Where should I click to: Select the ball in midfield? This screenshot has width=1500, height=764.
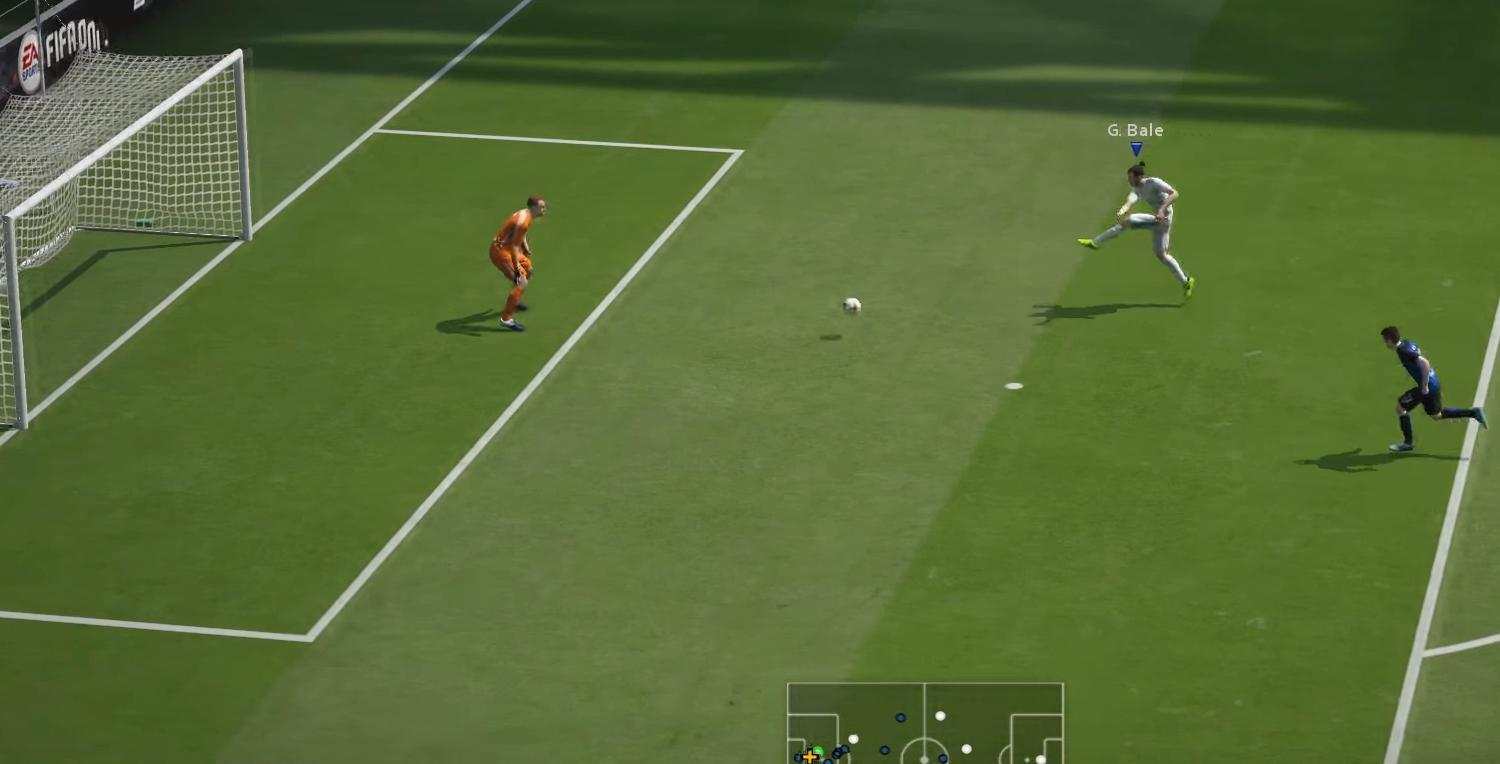click(849, 305)
